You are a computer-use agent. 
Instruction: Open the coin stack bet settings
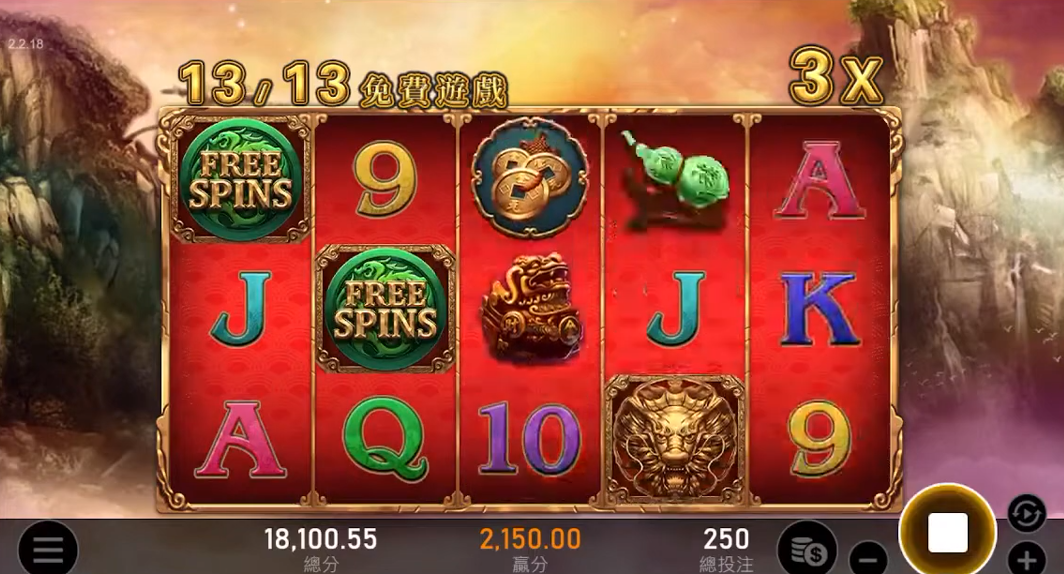[806, 548]
